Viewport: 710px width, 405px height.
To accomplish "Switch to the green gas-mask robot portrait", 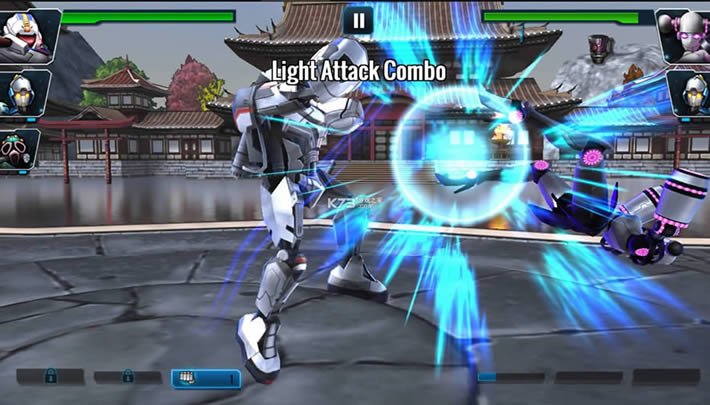I will 19,147.
